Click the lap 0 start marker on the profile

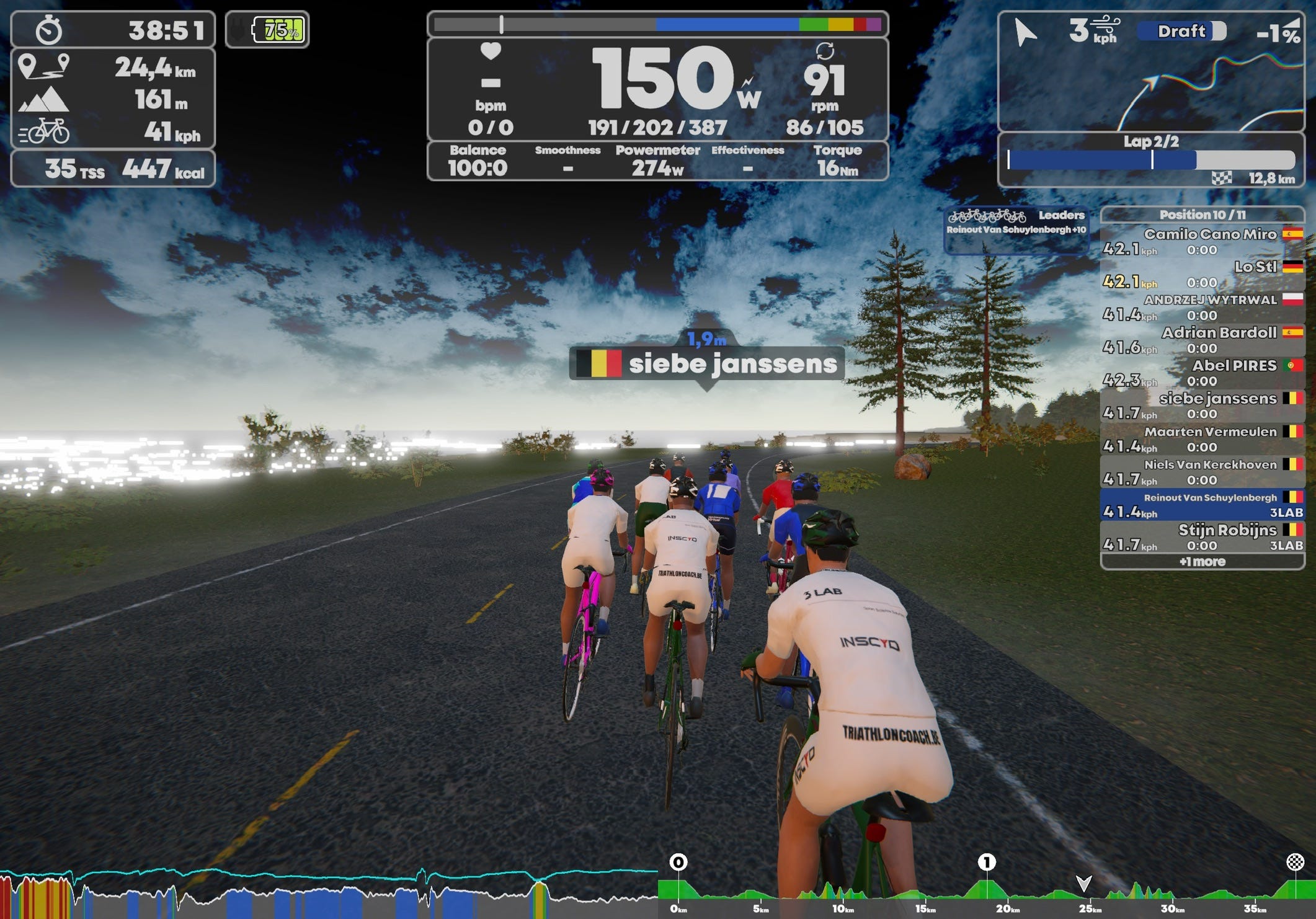(678, 862)
